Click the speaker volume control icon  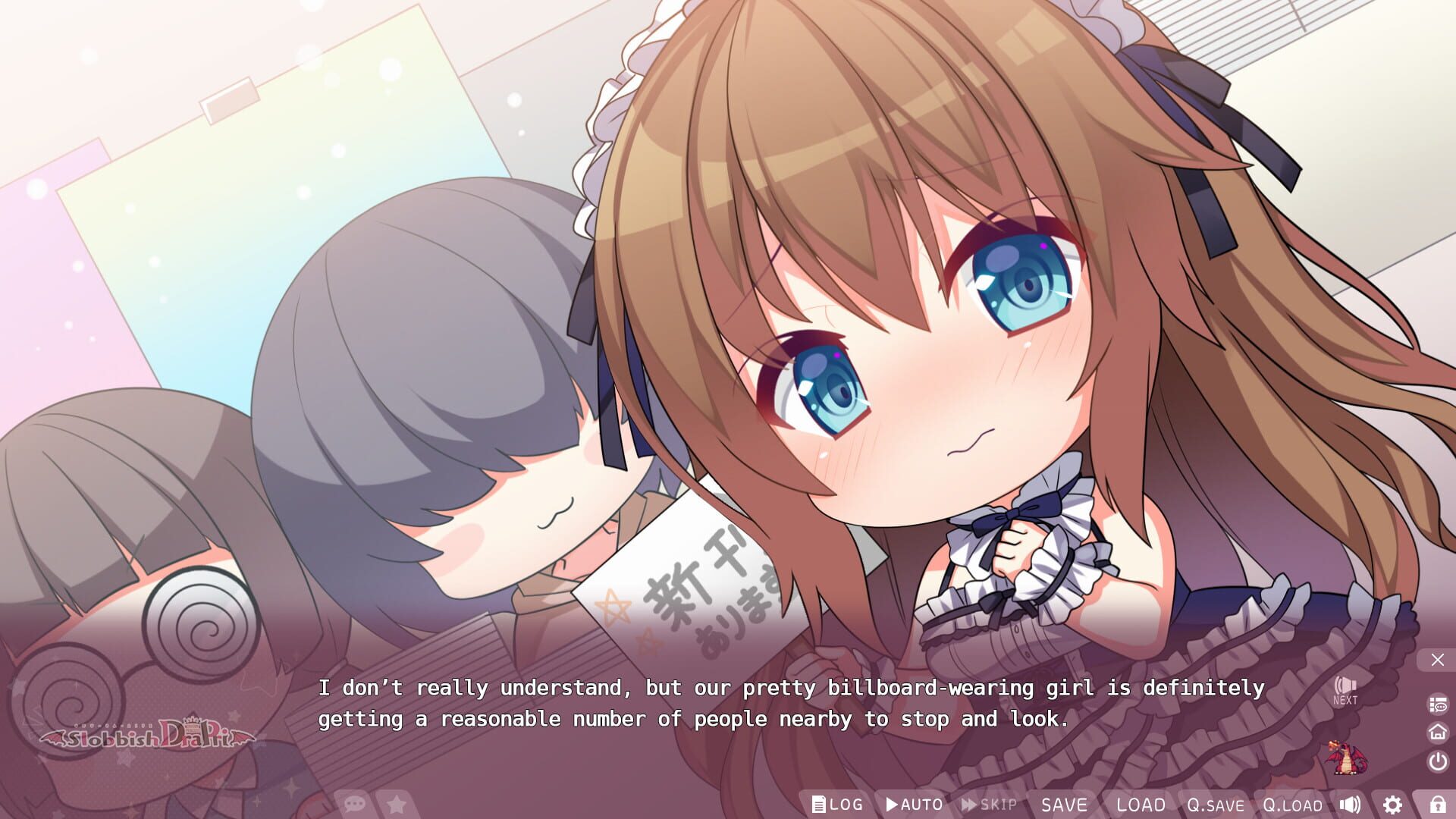pos(1349,805)
